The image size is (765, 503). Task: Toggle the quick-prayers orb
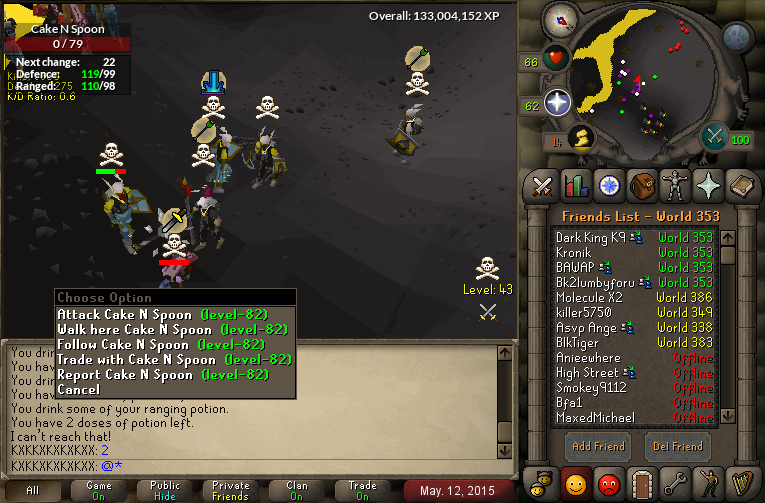point(557,102)
